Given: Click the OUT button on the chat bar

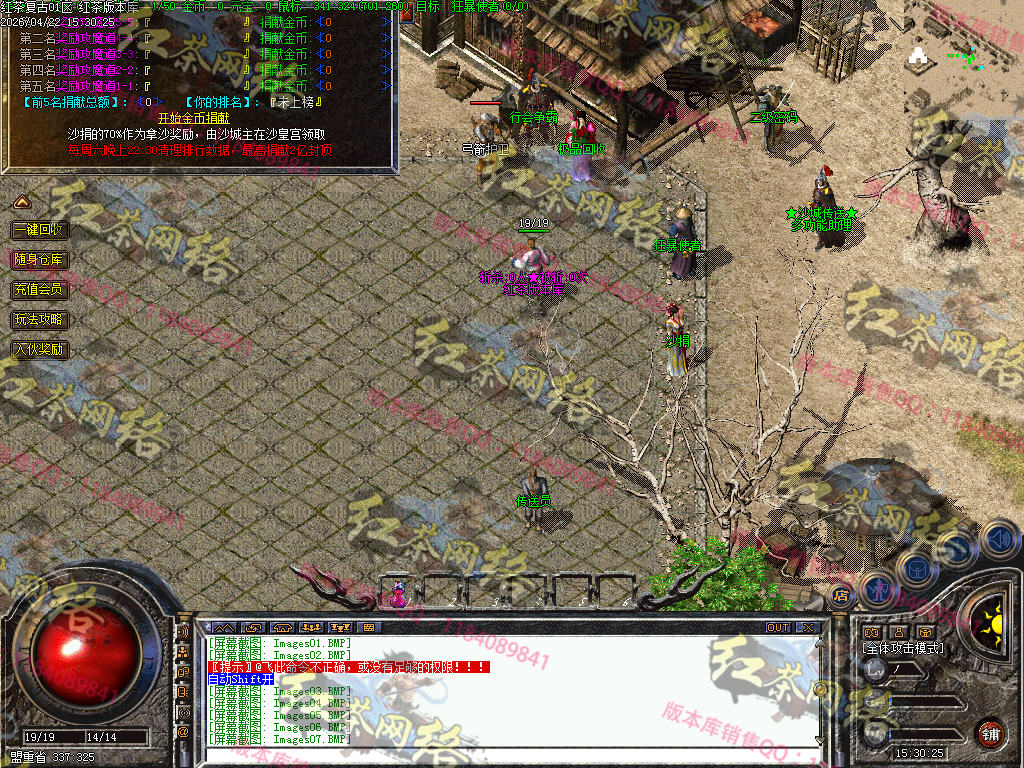Looking at the screenshot, I should coord(777,627).
